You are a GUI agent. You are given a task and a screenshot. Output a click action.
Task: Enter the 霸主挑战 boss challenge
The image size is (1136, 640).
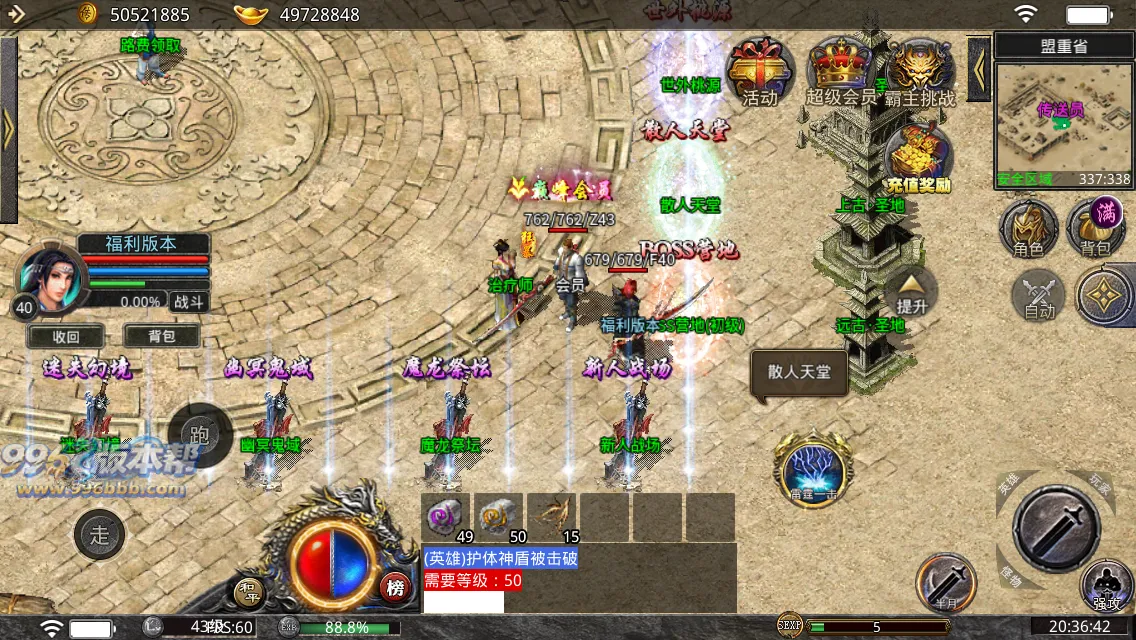pyautogui.click(x=918, y=72)
